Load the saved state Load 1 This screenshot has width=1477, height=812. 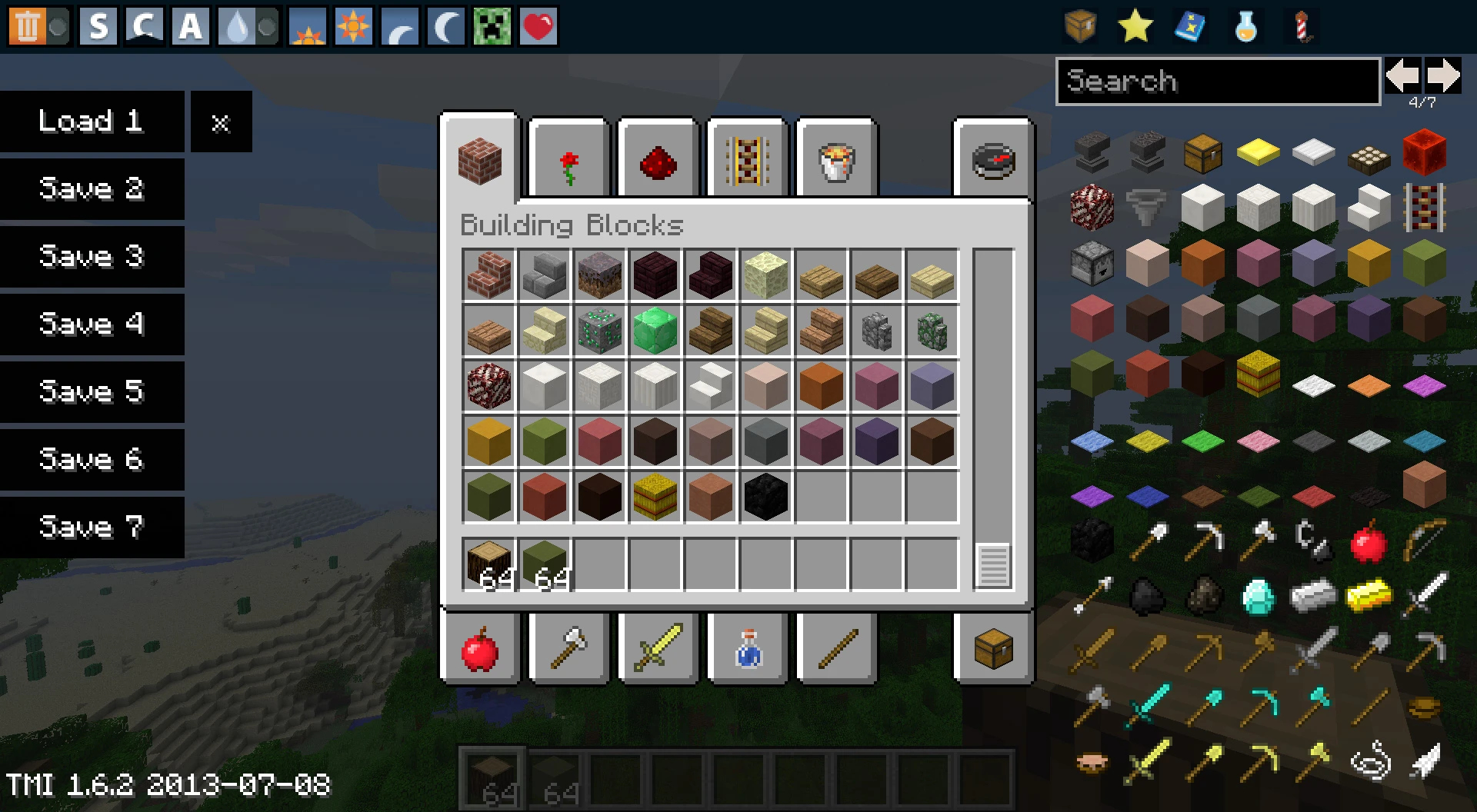[92, 121]
